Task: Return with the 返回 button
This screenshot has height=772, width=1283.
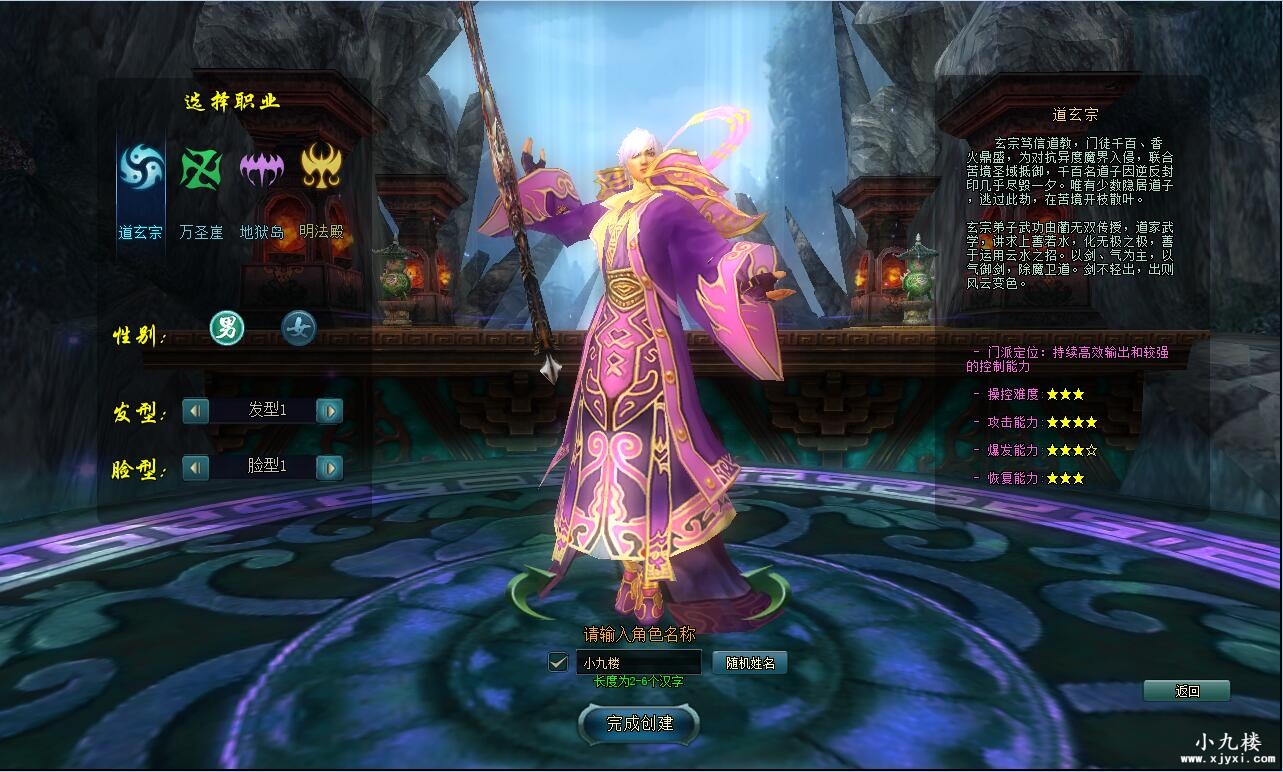Action: tap(1187, 691)
